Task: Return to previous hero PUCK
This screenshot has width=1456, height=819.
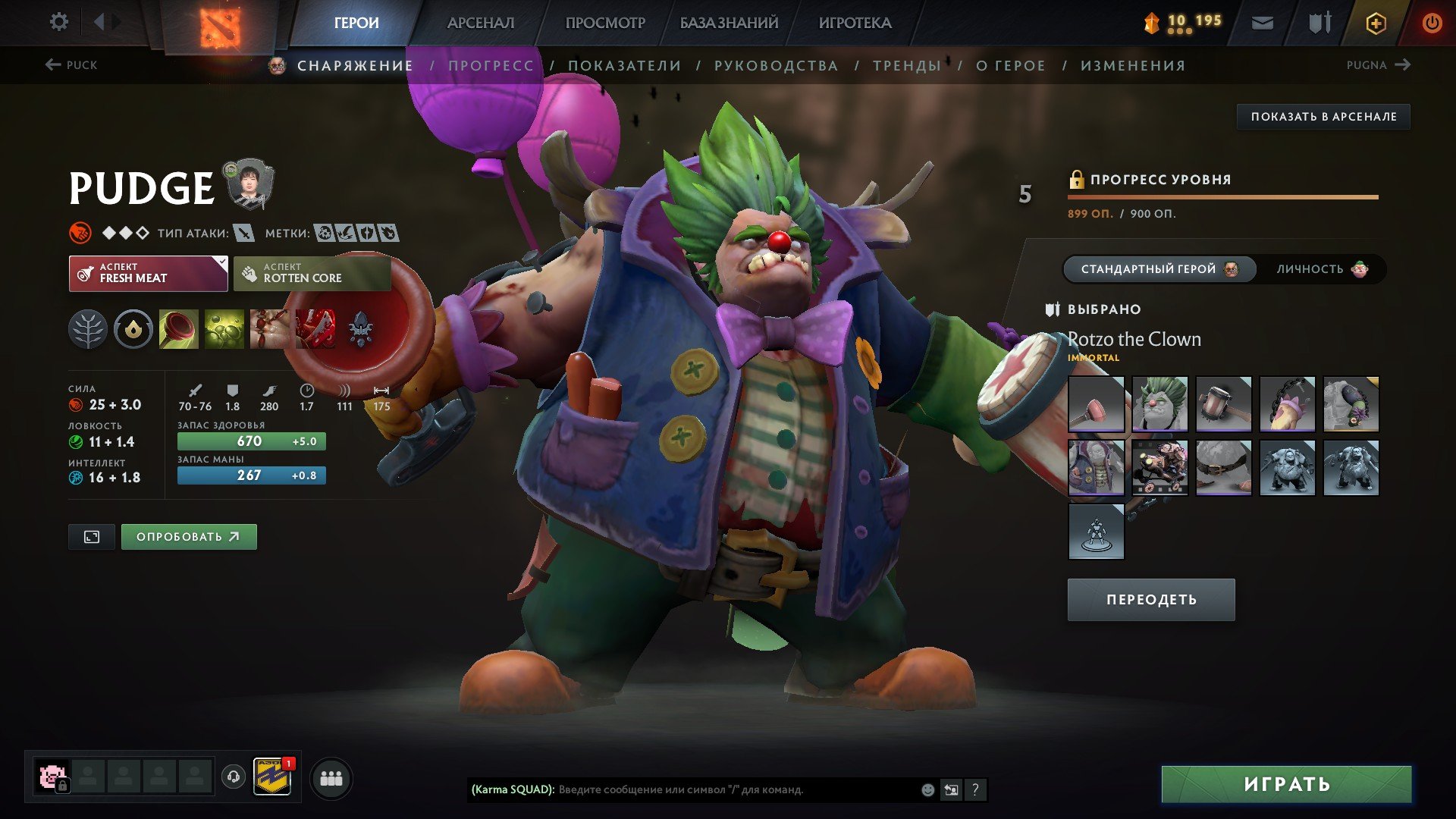Action: (x=72, y=65)
